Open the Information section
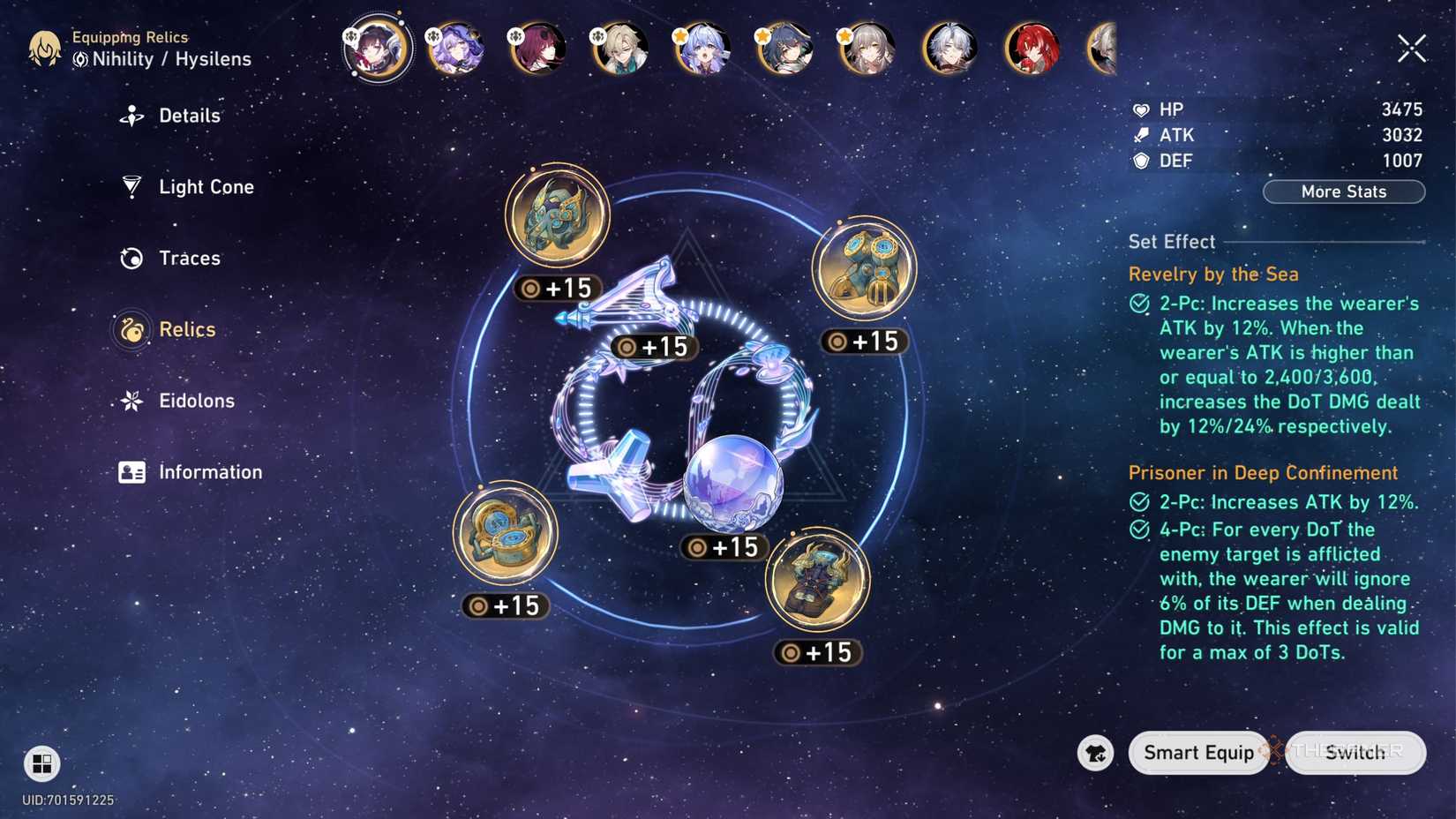Viewport: 1456px width, 819px height. 131,473
